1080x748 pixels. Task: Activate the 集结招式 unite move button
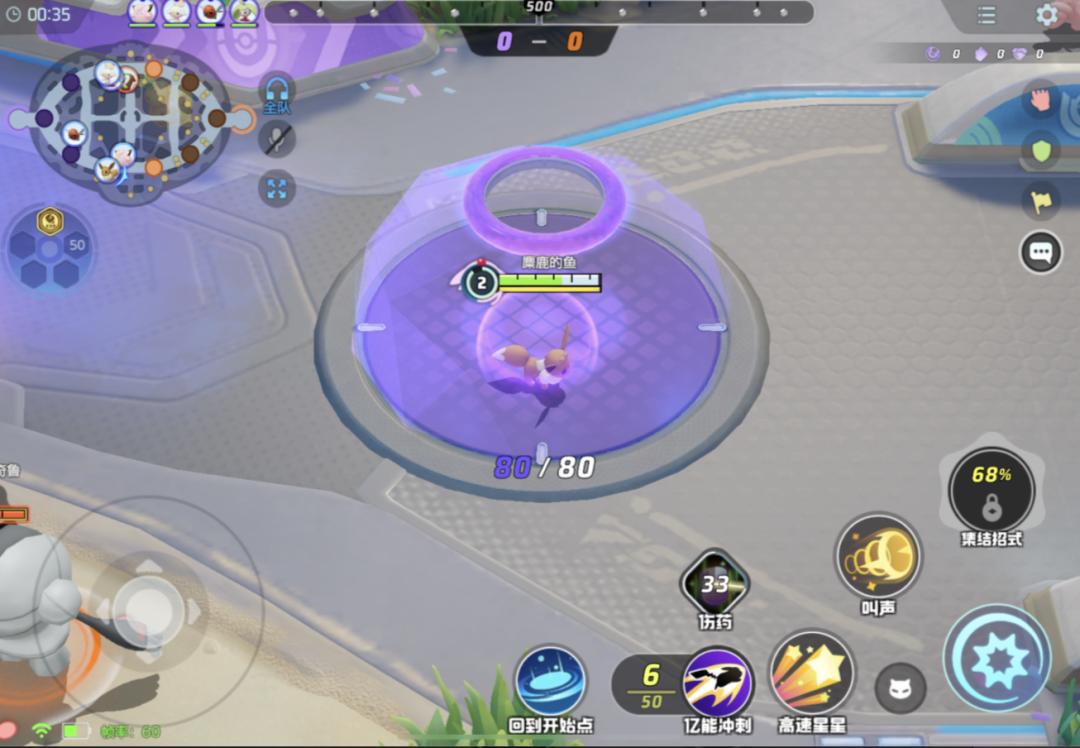(x=991, y=490)
